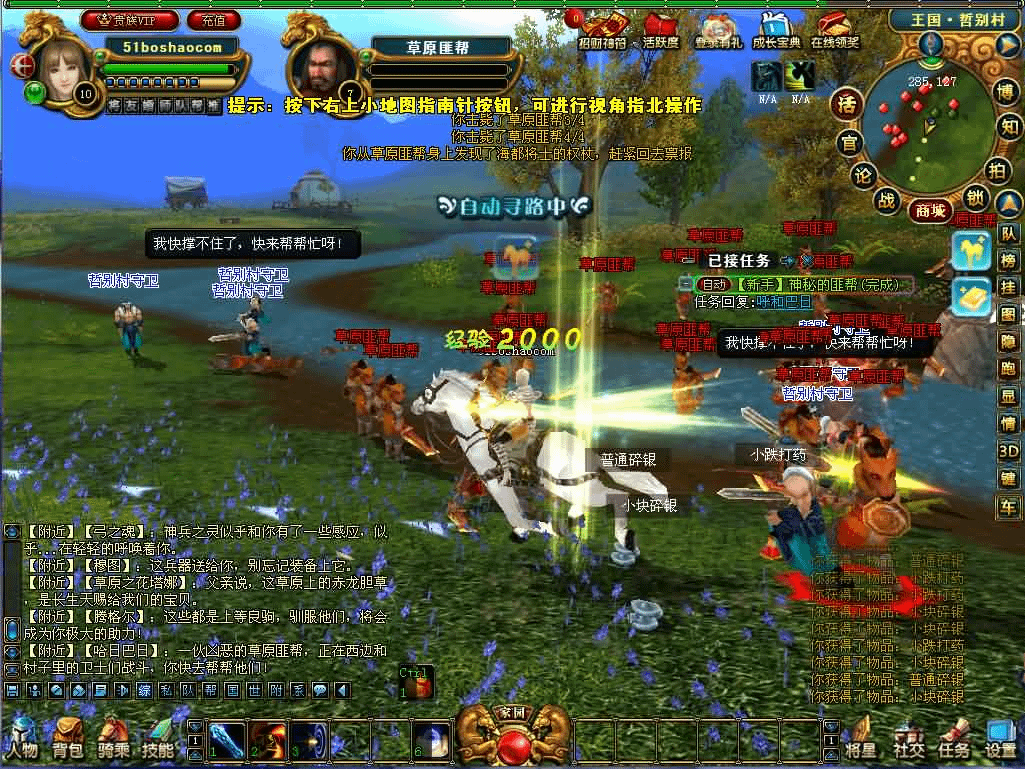Open the 设置 settings menu
Image resolution: width=1025 pixels, height=769 pixels.
[1000, 737]
